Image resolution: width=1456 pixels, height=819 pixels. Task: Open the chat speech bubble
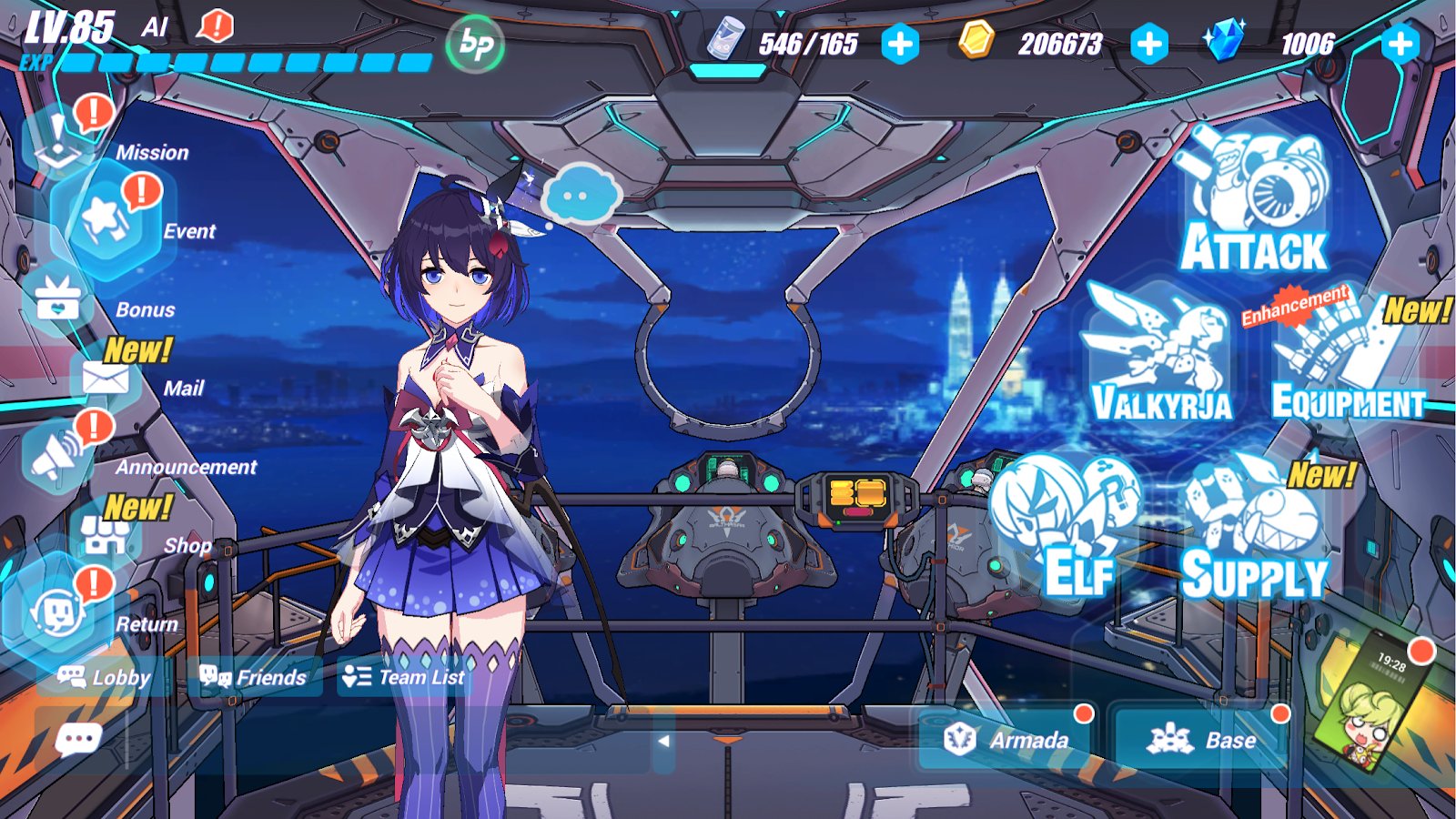pyautogui.click(x=78, y=739)
